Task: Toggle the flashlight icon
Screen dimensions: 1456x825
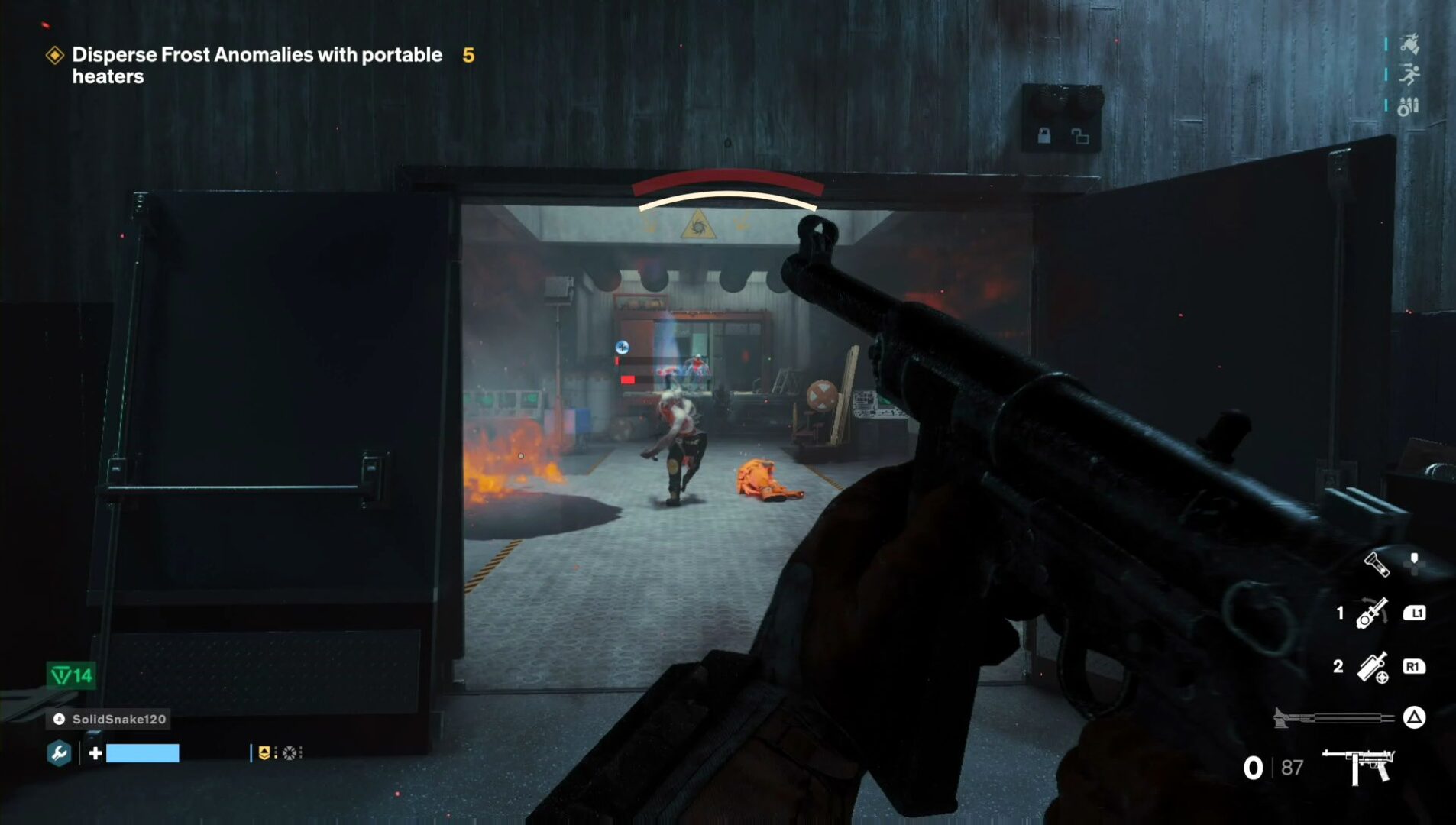Action: pos(1377,565)
